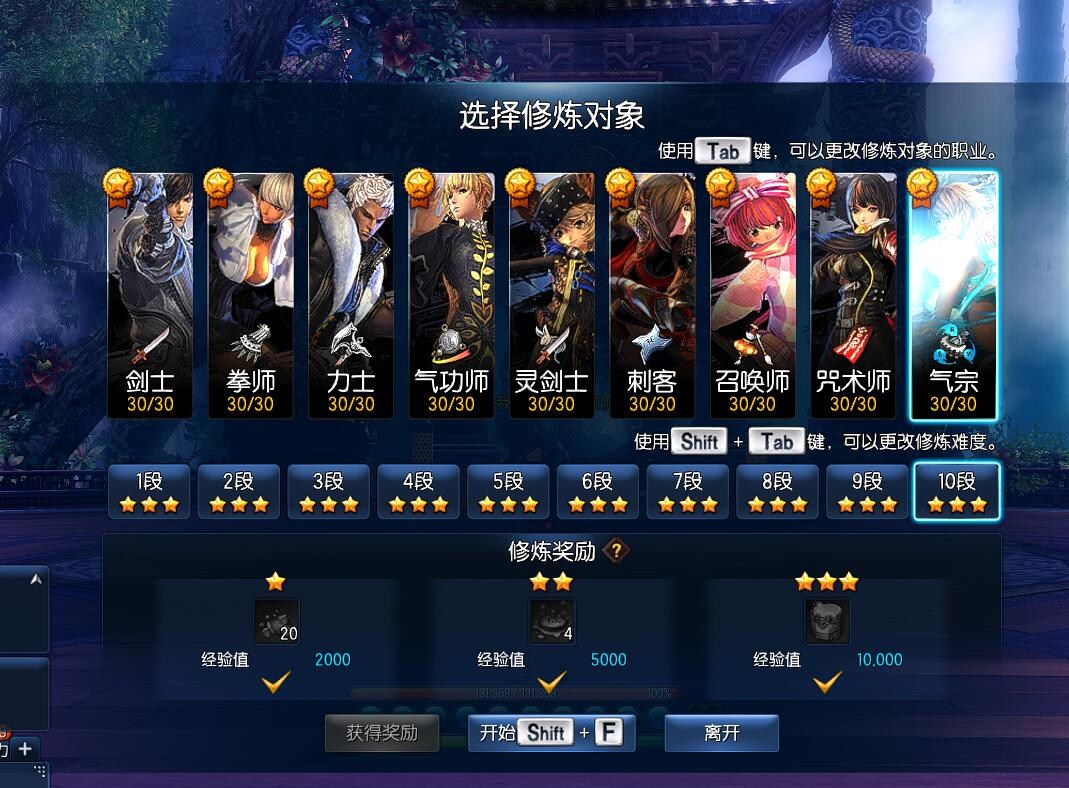Switch difficulty to 9段
The image size is (1069, 788).
pos(867,491)
